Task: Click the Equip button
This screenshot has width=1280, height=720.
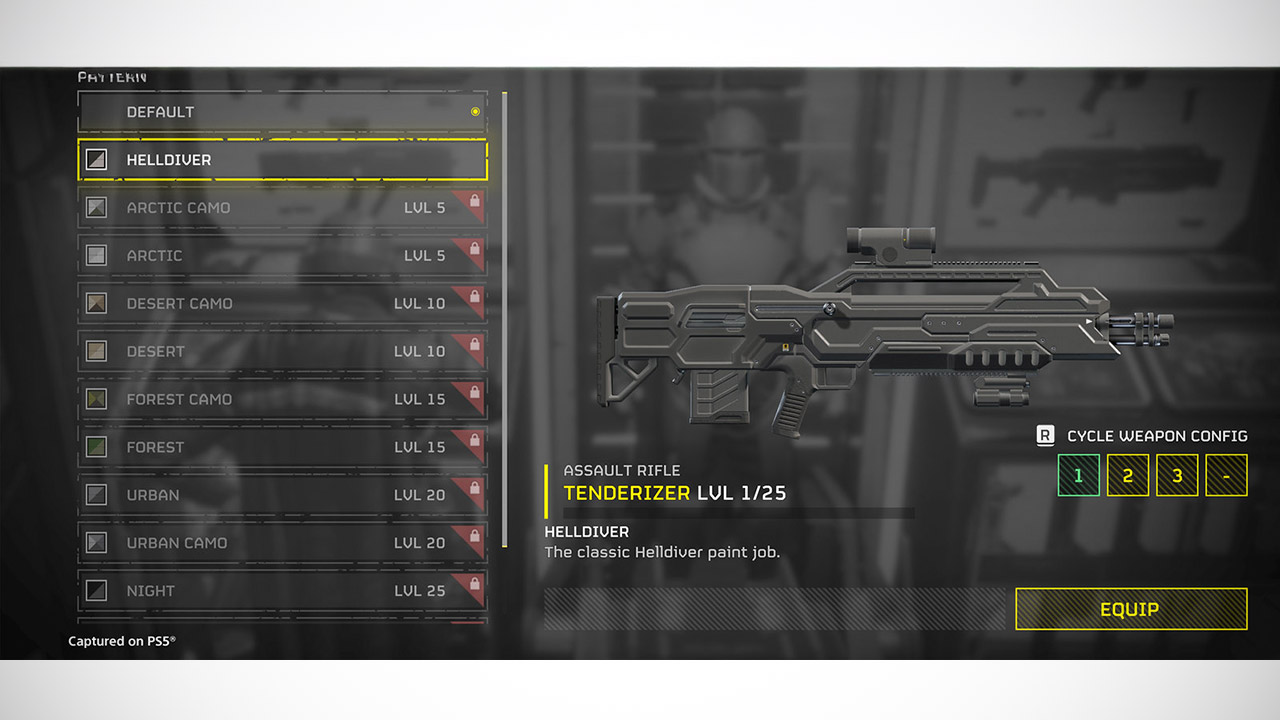Action: pyautogui.click(x=1131, y=609)
